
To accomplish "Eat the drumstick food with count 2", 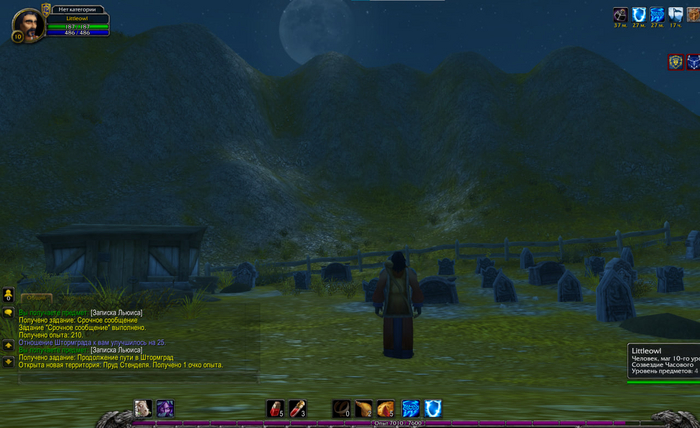I will (x=363, y=408).
